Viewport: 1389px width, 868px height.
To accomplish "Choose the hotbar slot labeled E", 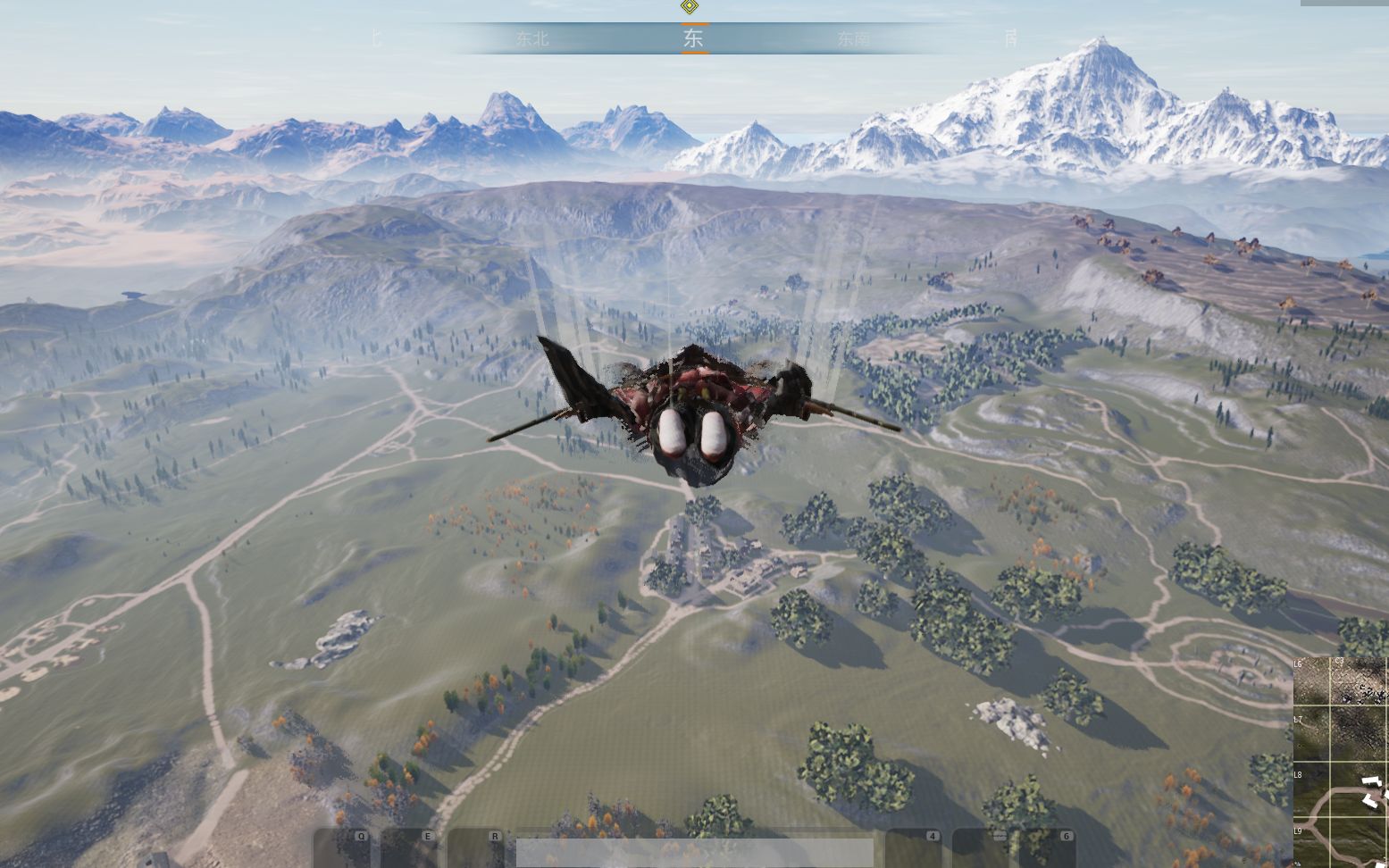I will point(410,848).
